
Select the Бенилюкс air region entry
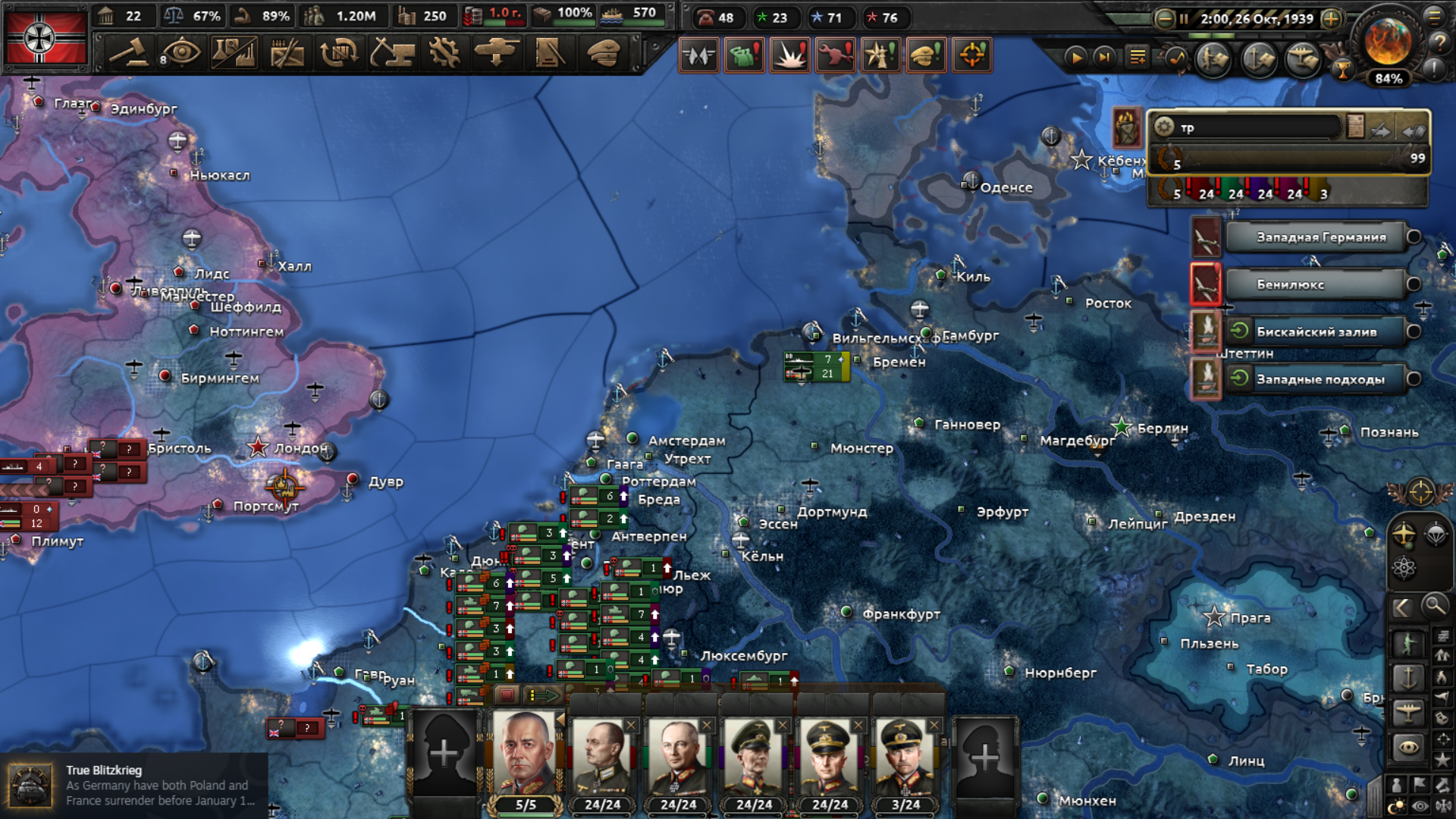(x=1316, y=284)
